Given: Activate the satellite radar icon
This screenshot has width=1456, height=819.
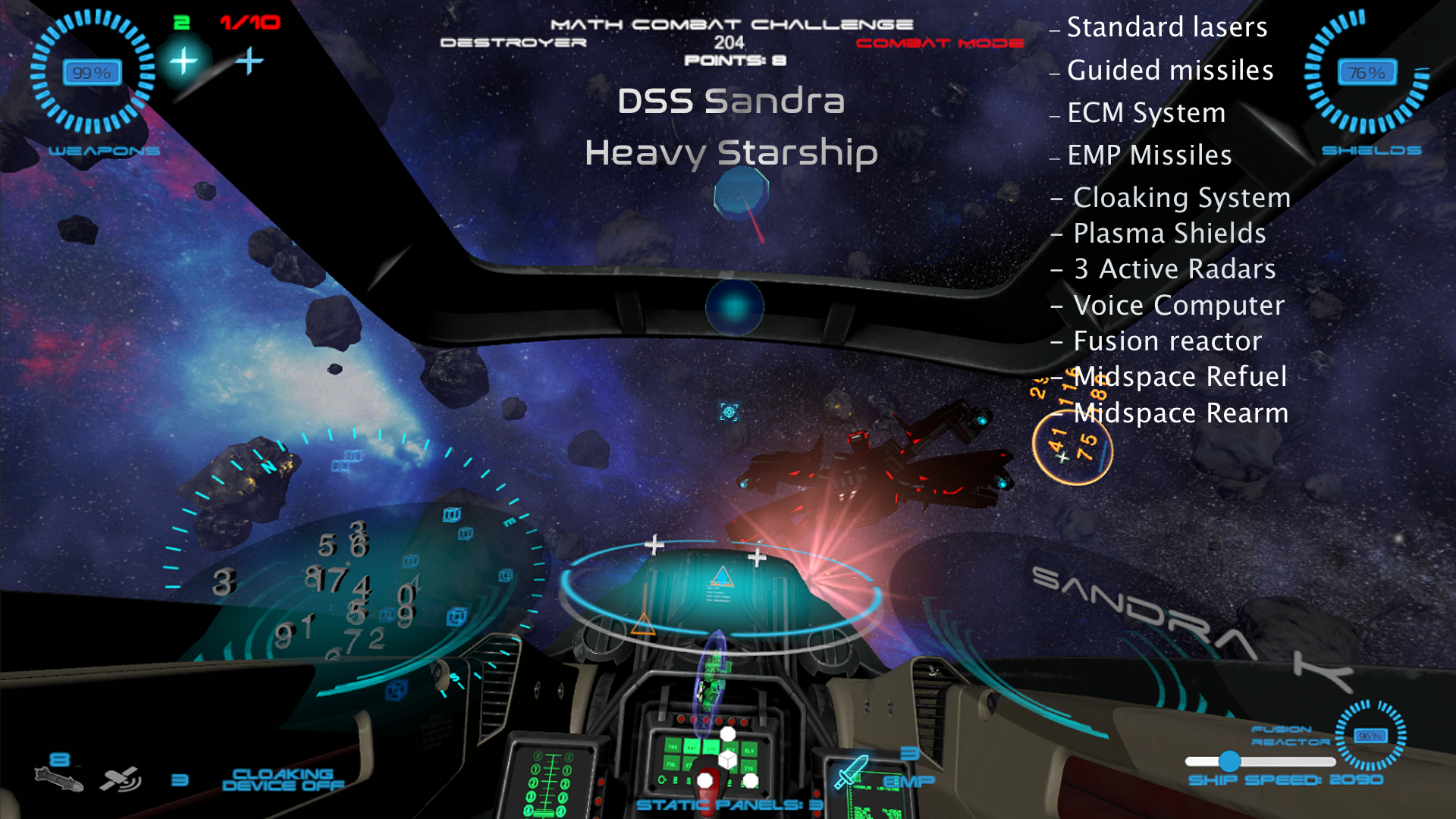Looking at the screenshot, I should point(120,779).
